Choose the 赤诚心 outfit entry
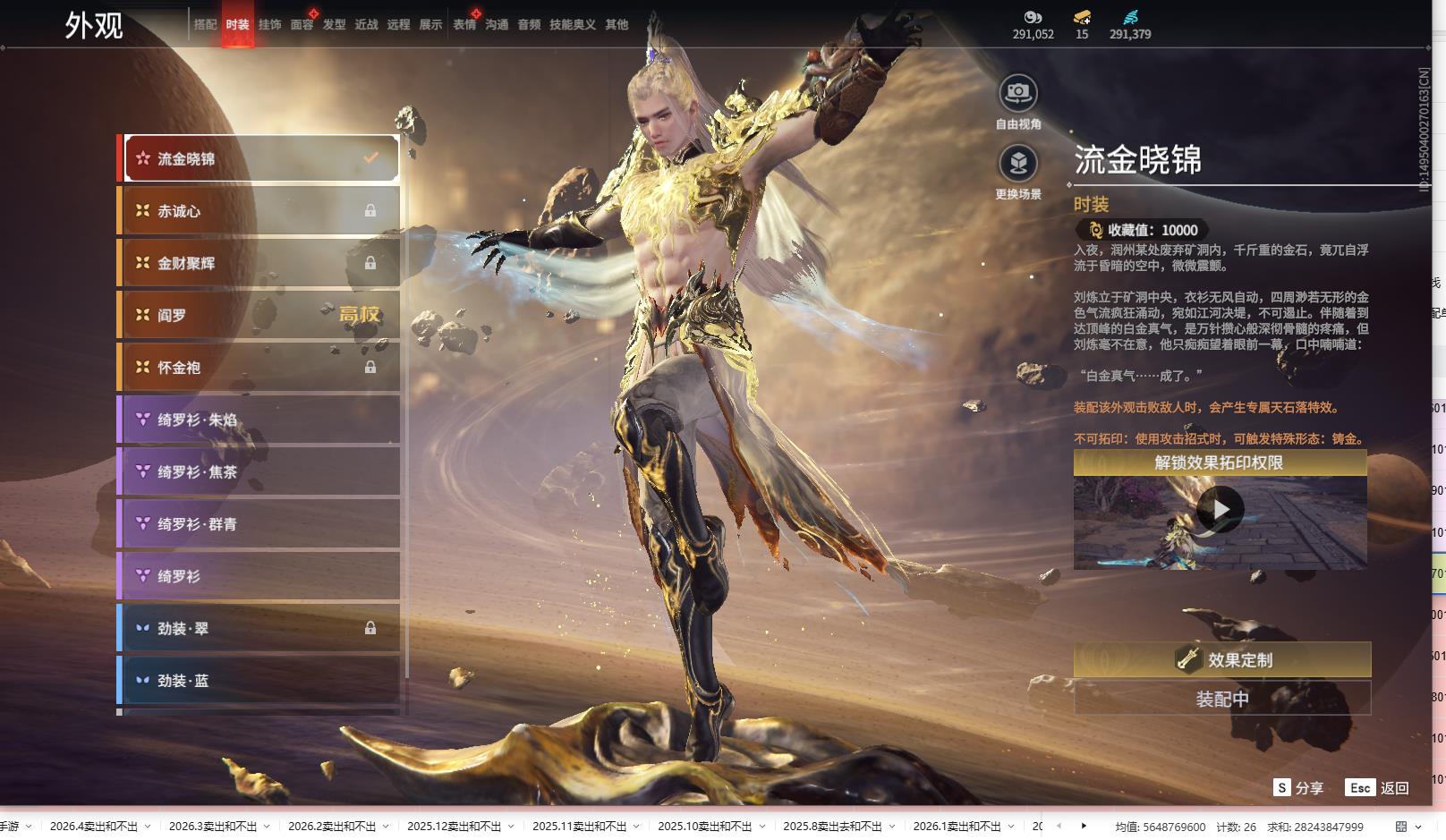The image size is (1446, 840). (259, 211)
